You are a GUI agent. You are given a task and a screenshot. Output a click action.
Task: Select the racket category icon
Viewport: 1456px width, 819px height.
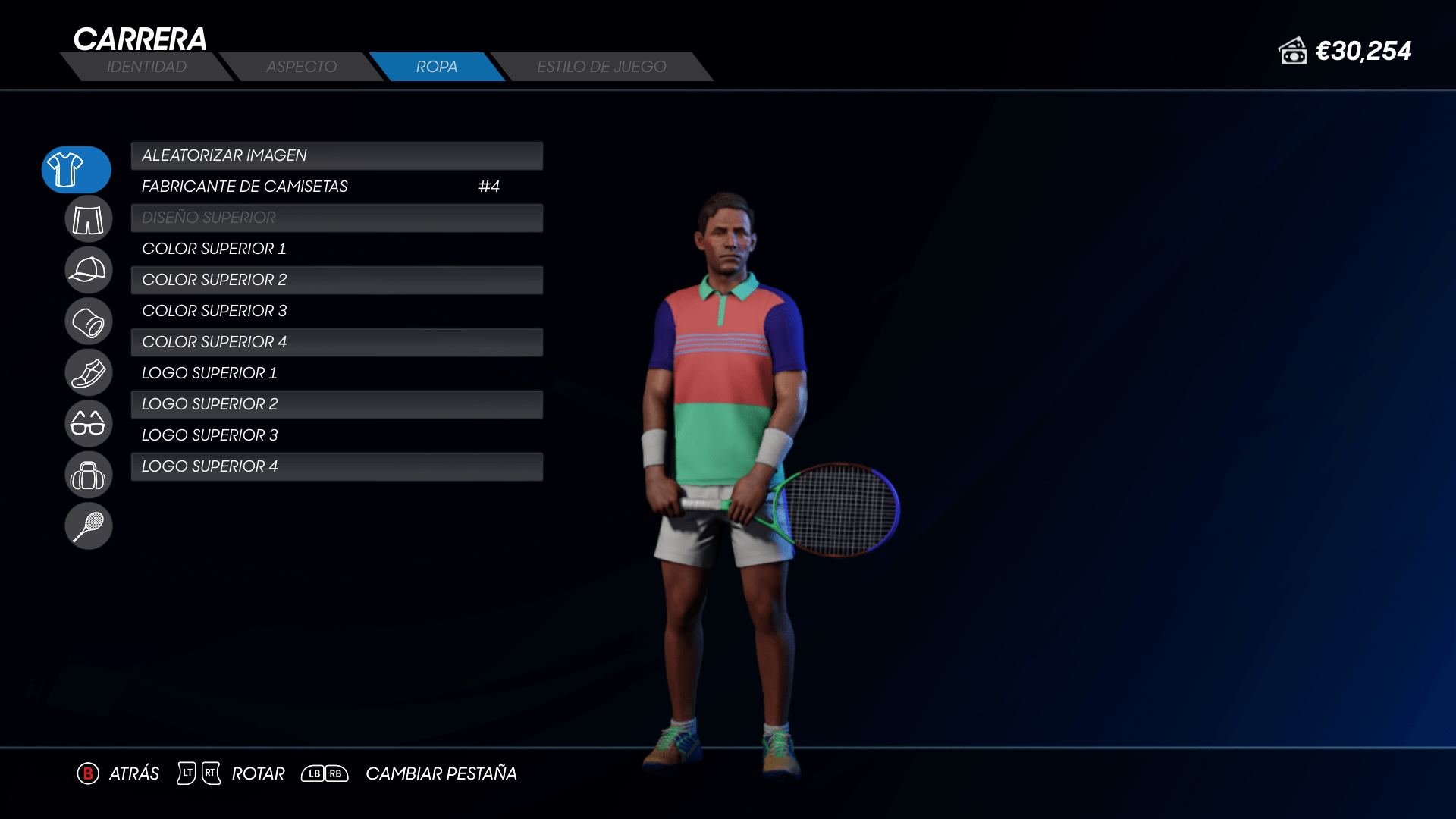point(89,526)
